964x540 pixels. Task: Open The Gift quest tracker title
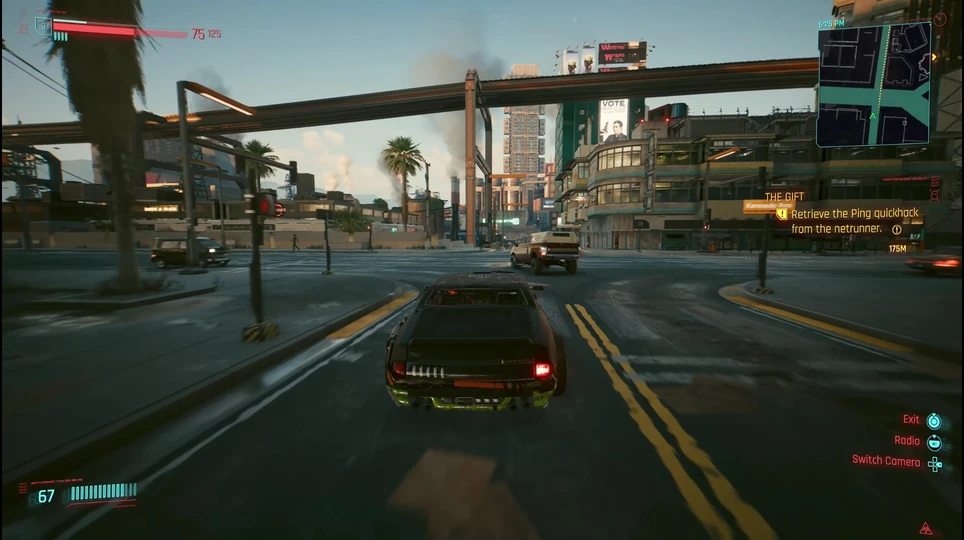point(785,198)
